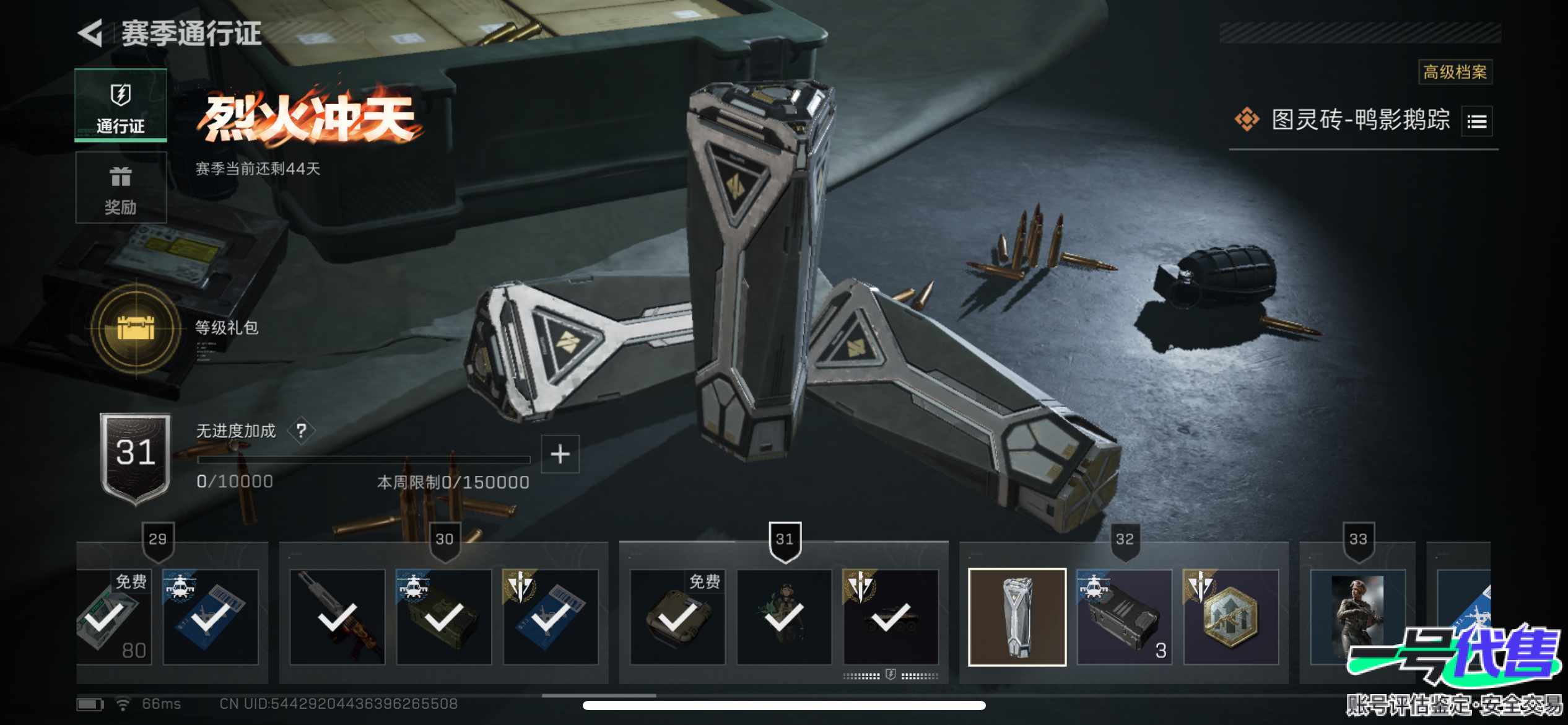
Task: Select the level 30 military crate reward
Action: (444, 617)
